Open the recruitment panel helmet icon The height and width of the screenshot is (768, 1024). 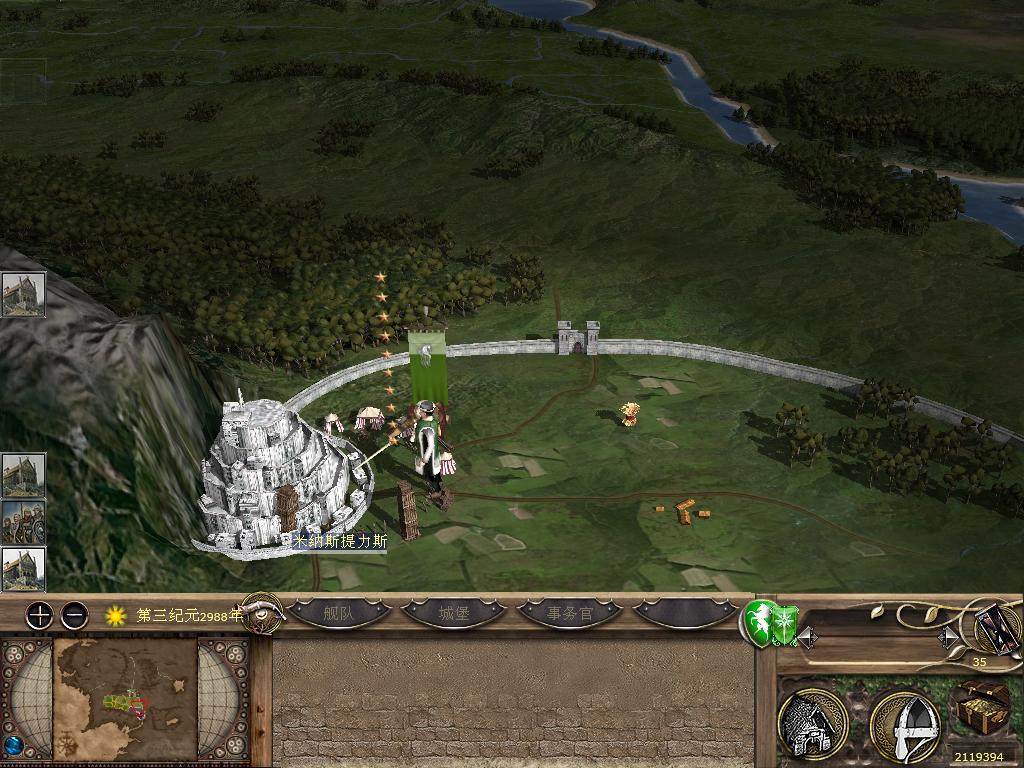point(903,724)
